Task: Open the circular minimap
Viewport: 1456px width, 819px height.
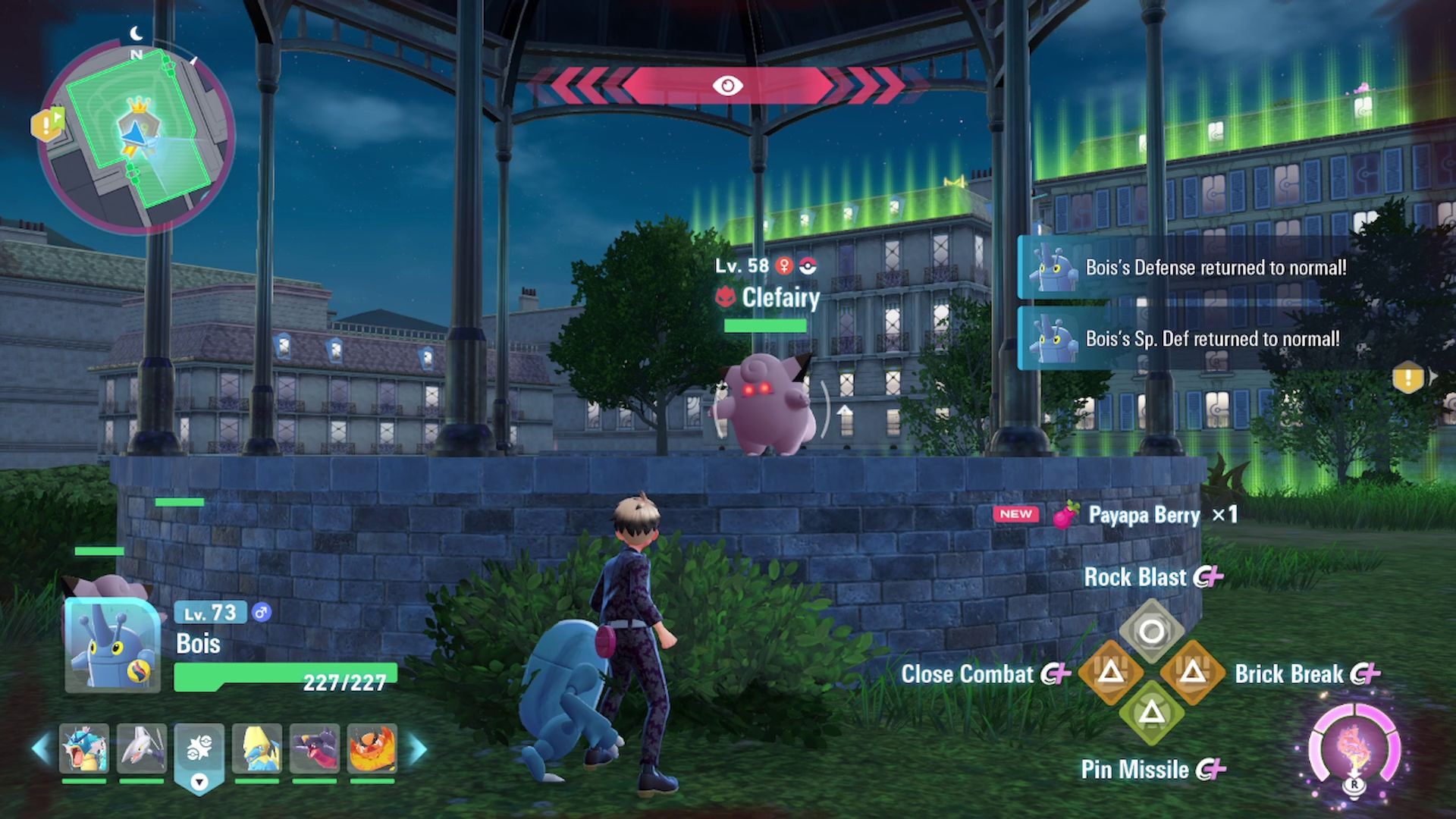Action: pyautogui.click(x=136, y=136)
